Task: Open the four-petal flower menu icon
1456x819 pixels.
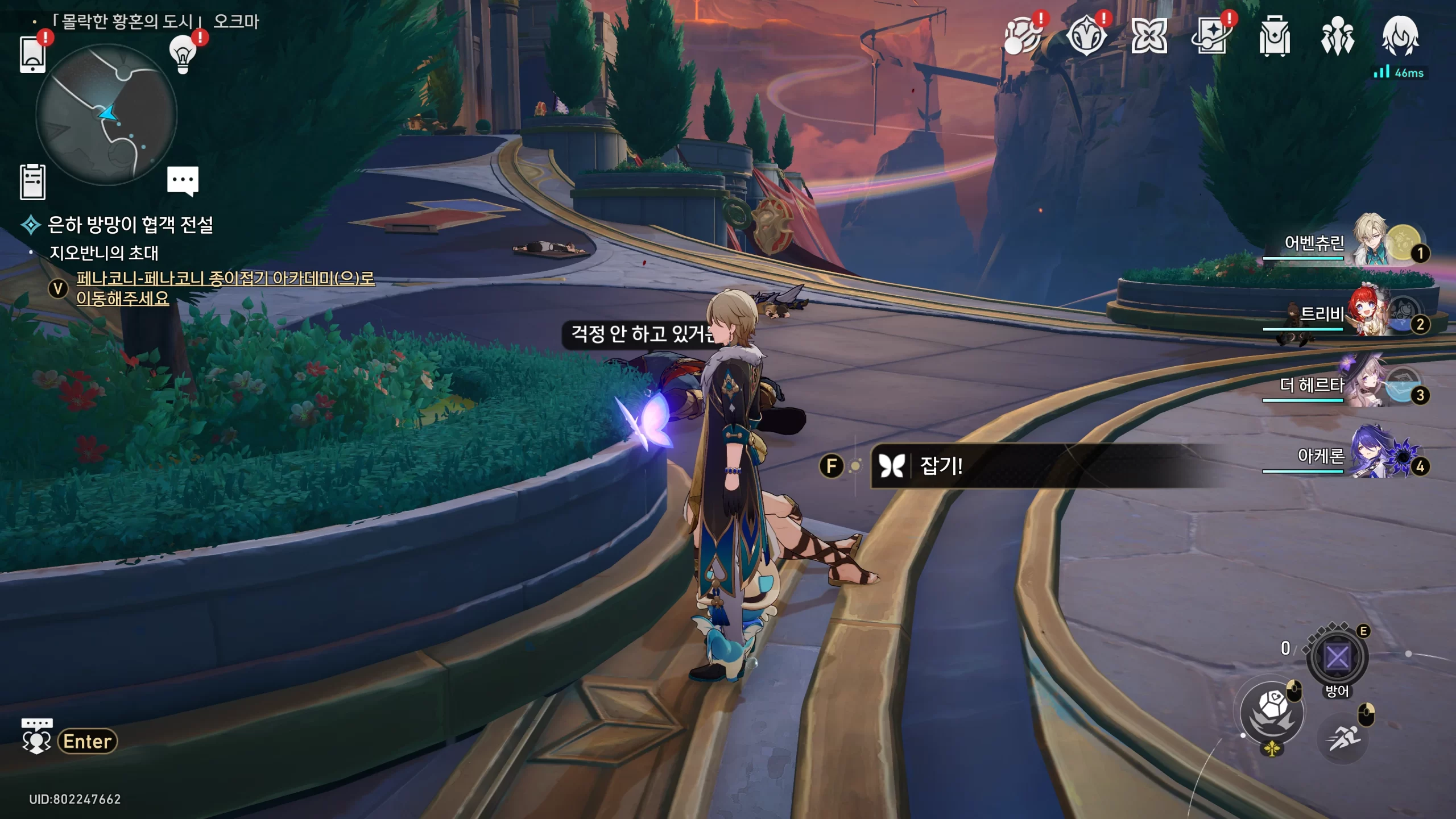Action: [1149, 37]
